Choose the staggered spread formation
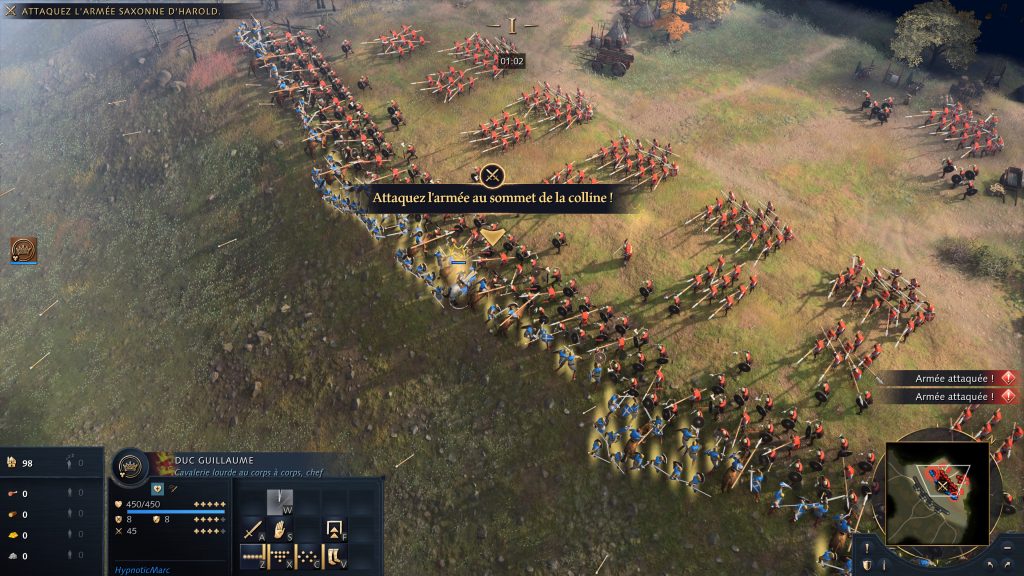Viewport: 1024px width, 576px height. click(308, 556)
